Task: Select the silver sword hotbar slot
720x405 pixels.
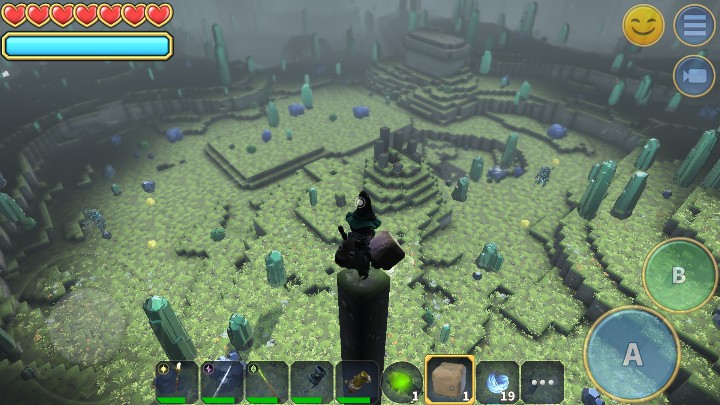Action: click(x=221, y=382)
